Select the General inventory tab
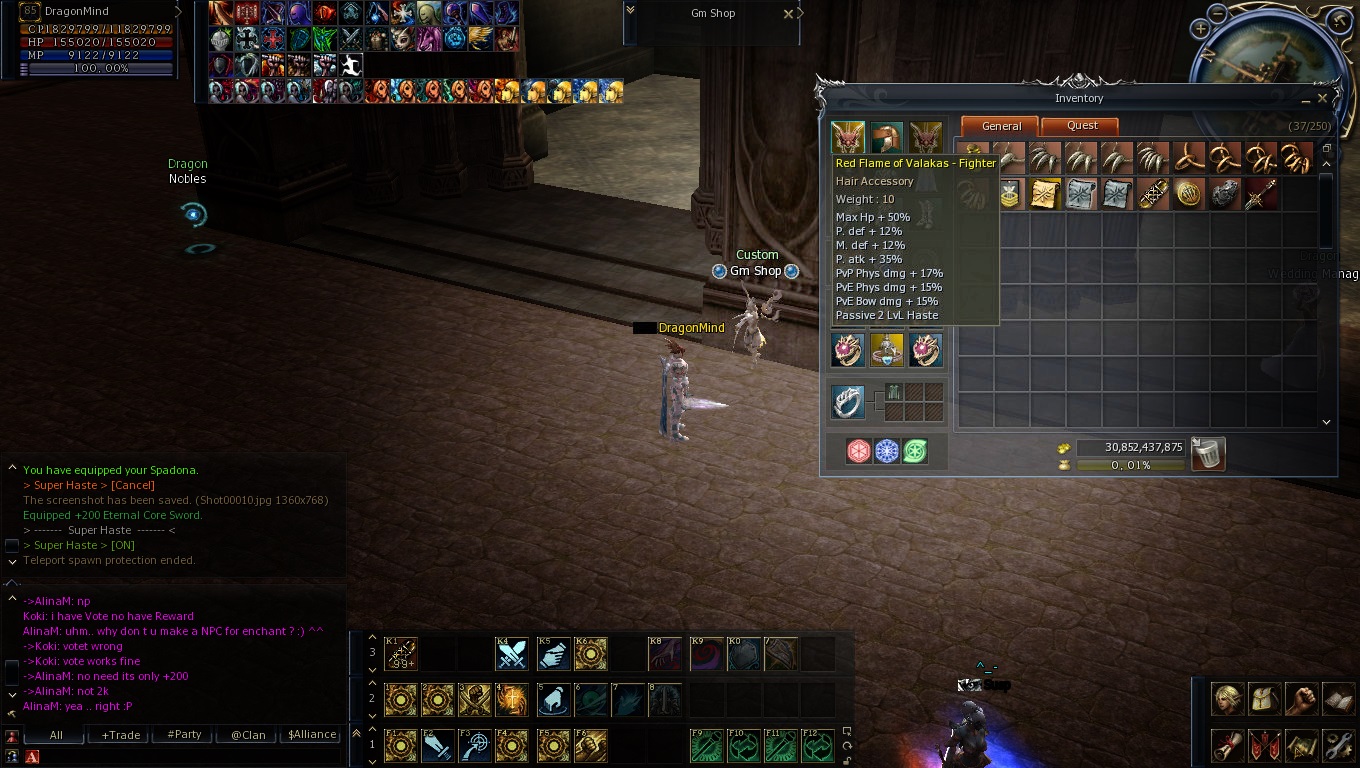The image size is (1360, 768). [1001, 126]
